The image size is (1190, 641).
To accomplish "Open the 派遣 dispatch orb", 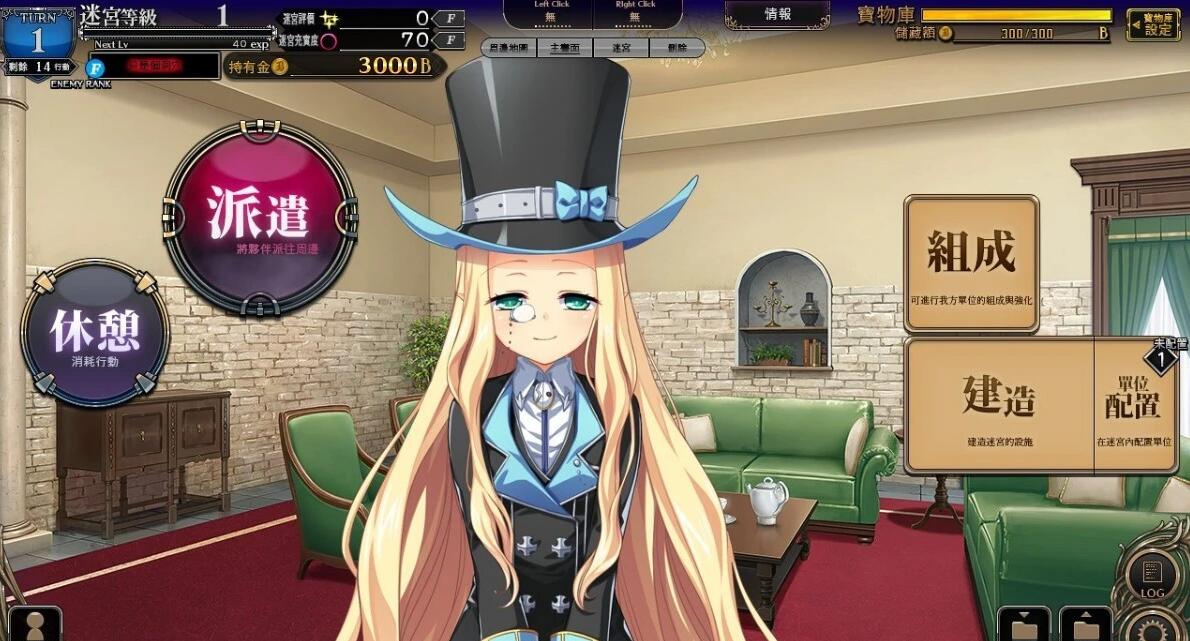I will pos(259,218).
